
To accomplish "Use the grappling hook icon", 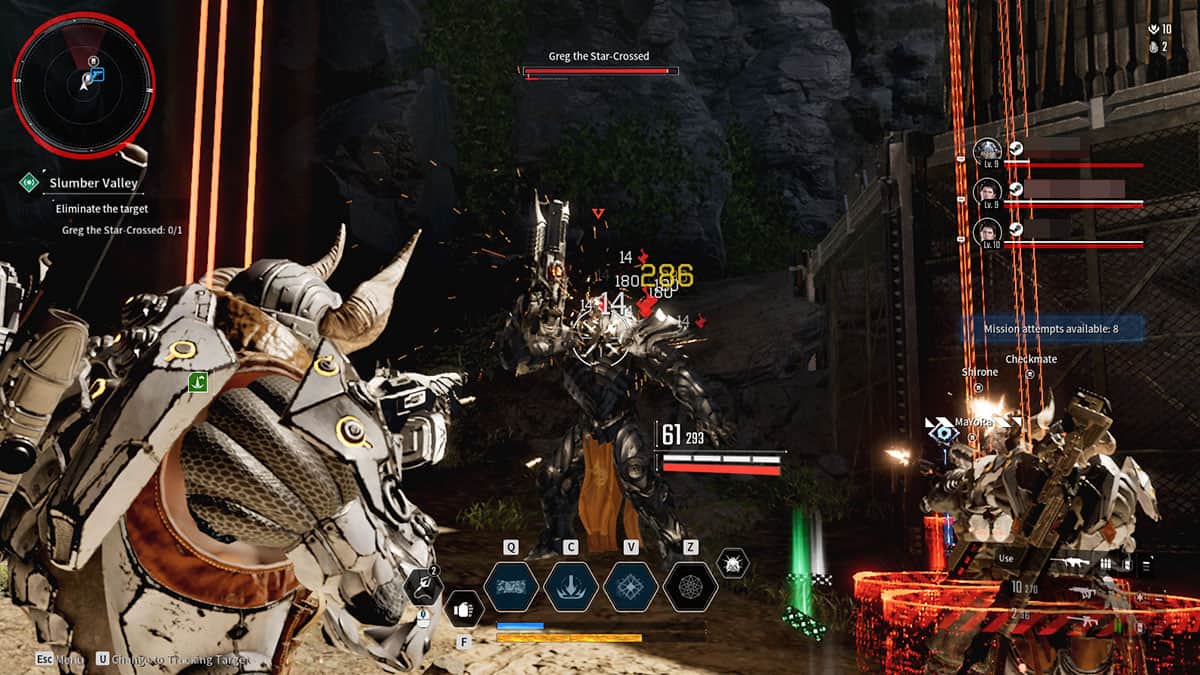I will pyautogui.click(x=423, y=587).
